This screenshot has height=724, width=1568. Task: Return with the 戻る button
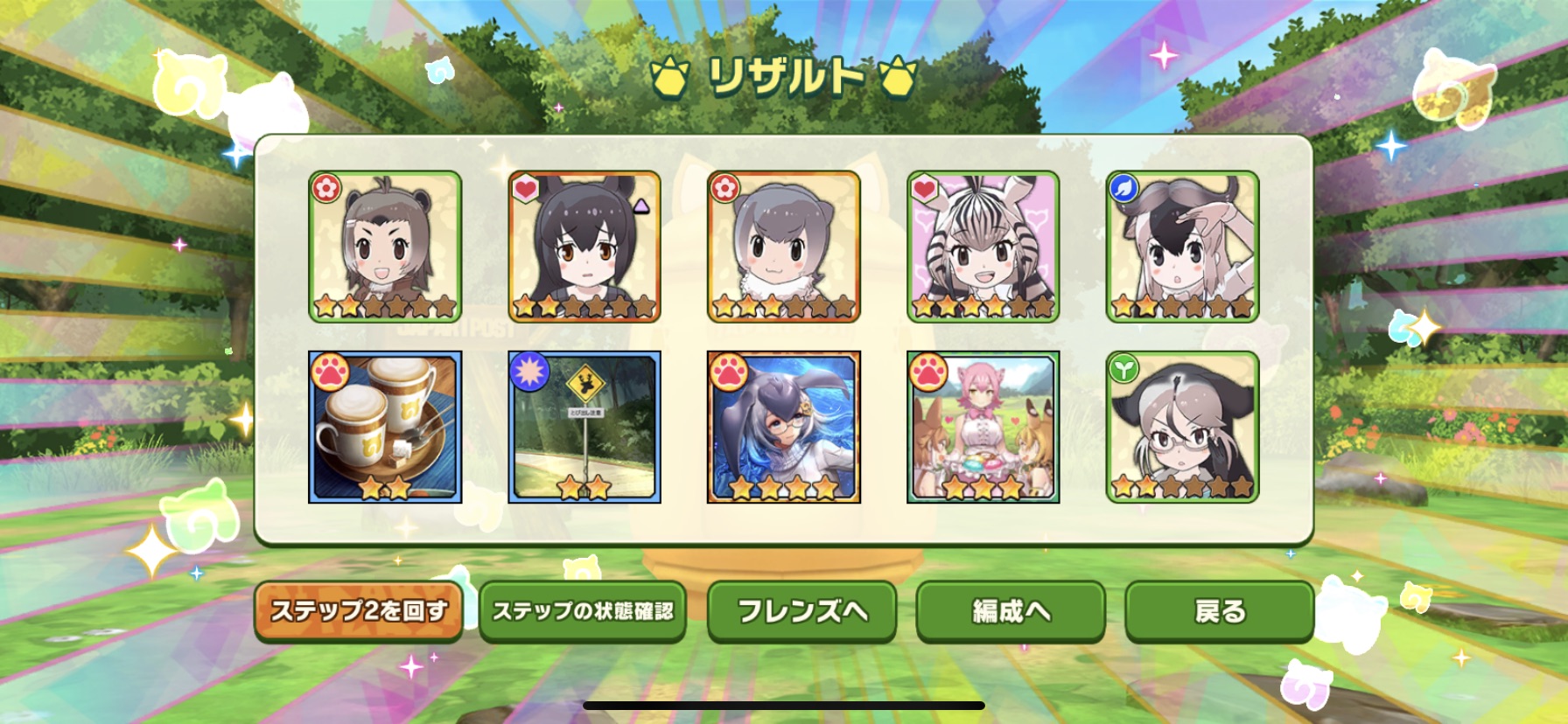pos(1219,611)
